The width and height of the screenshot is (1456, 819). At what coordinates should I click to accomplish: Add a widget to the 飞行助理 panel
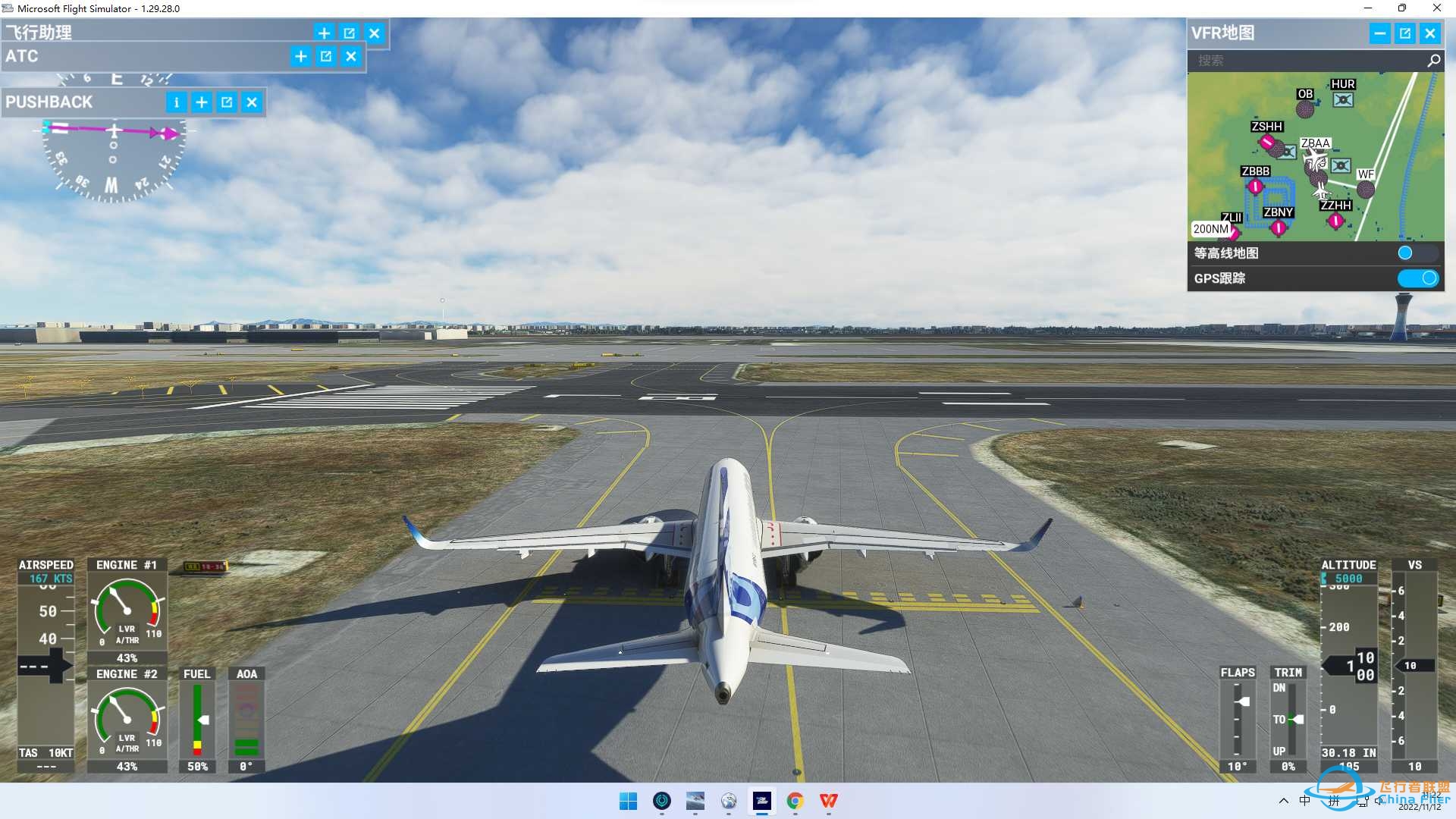(324, 33)
